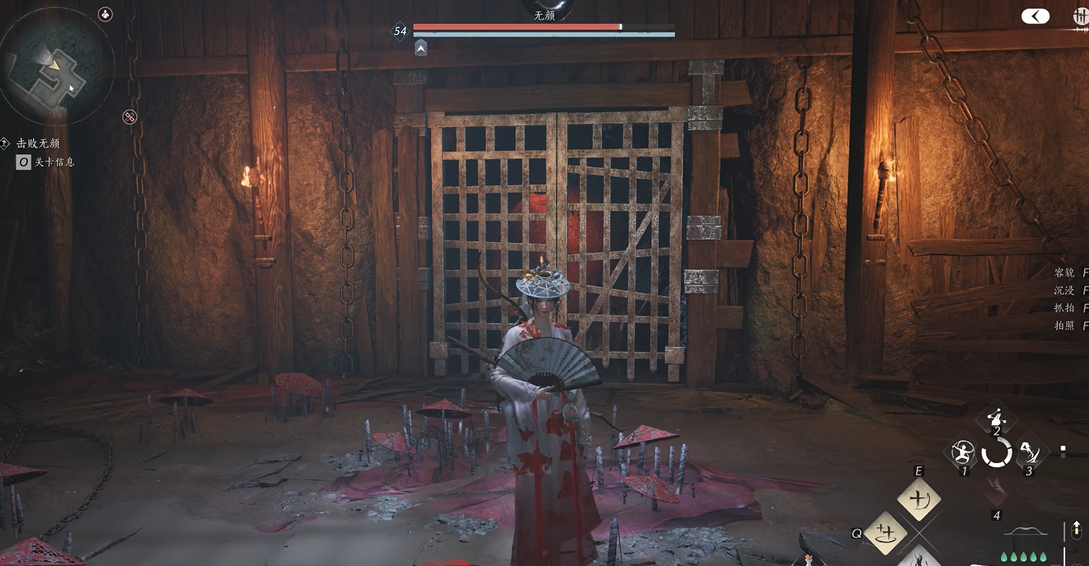
Task: Trigger the kicking figure skill numbered 3
Action: [x=1029, y=453]
